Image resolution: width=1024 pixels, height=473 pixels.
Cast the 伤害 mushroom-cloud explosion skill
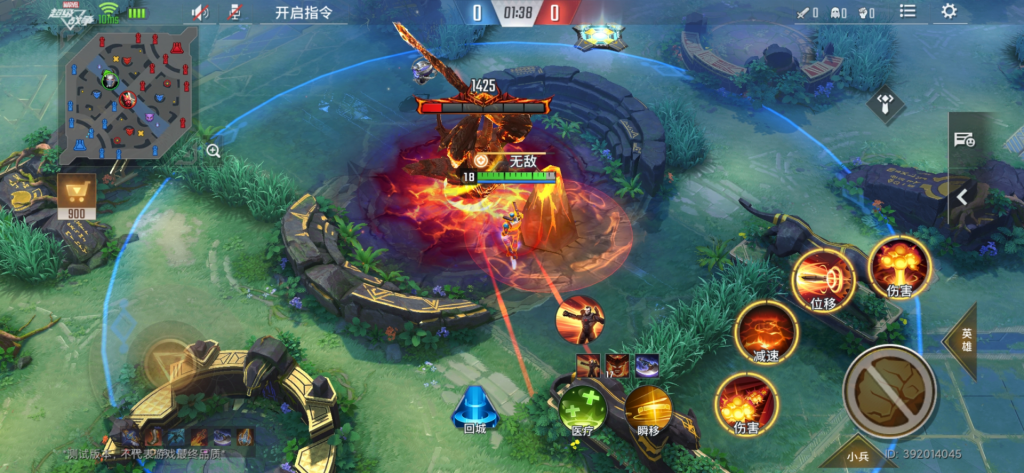click(x=899, y=266)
